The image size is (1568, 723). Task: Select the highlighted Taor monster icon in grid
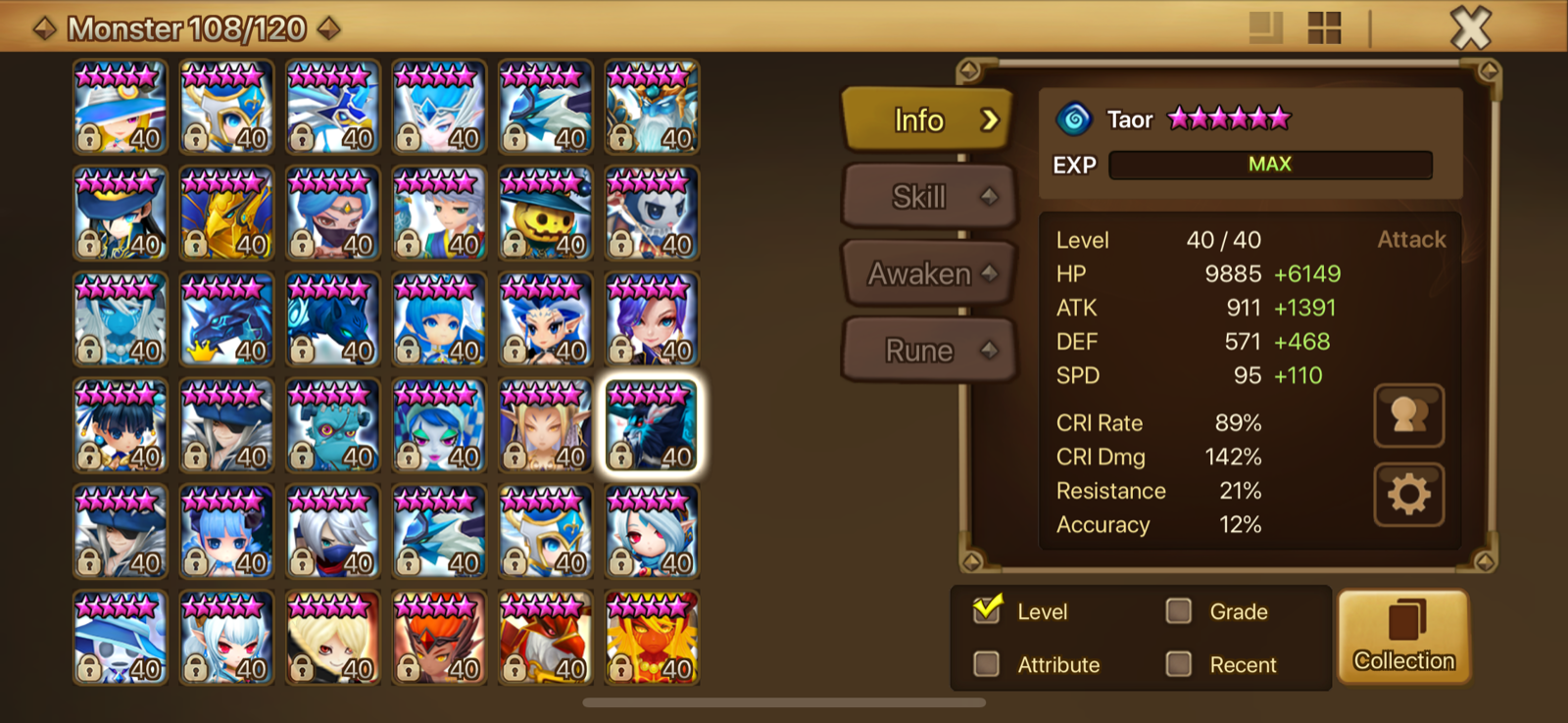point(652,424)
